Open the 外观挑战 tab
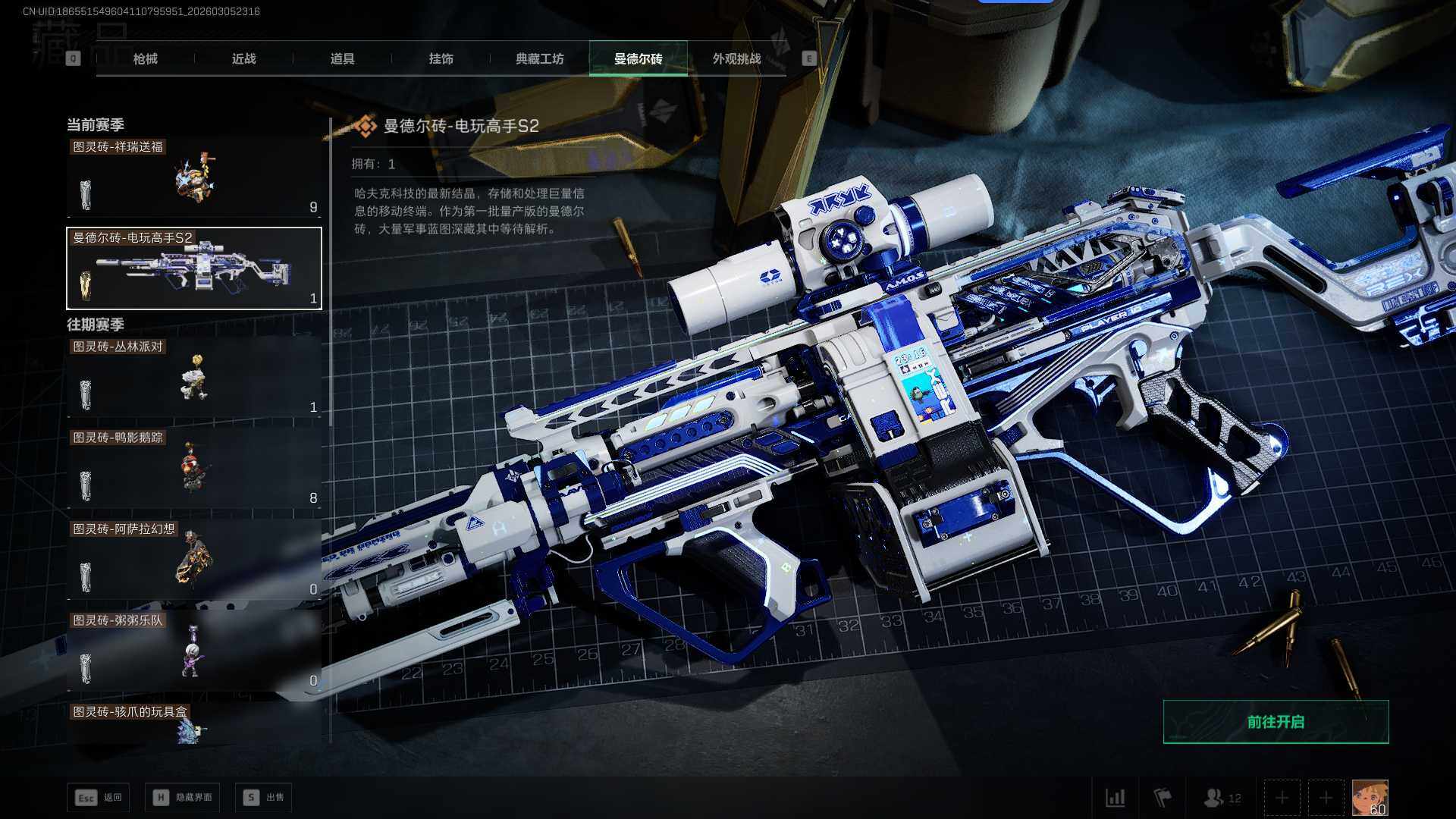Image resolution: width=1456 pixels, height=819 pixels. click(x=736, y=58)
